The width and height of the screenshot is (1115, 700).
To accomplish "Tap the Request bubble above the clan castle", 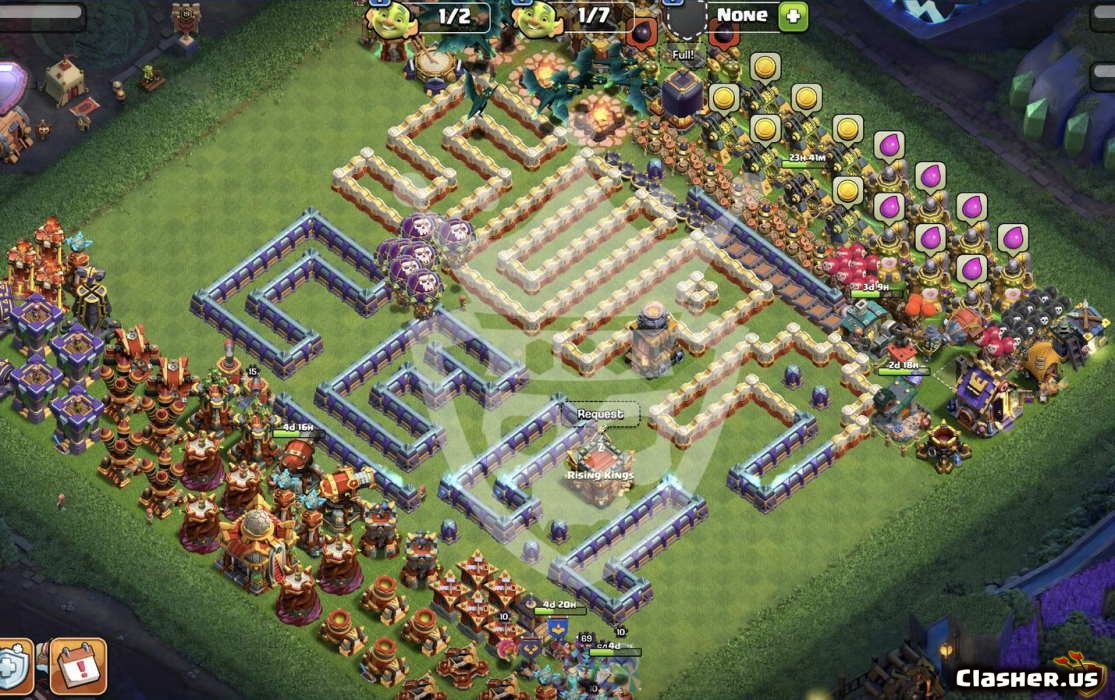I will [600, 414].
